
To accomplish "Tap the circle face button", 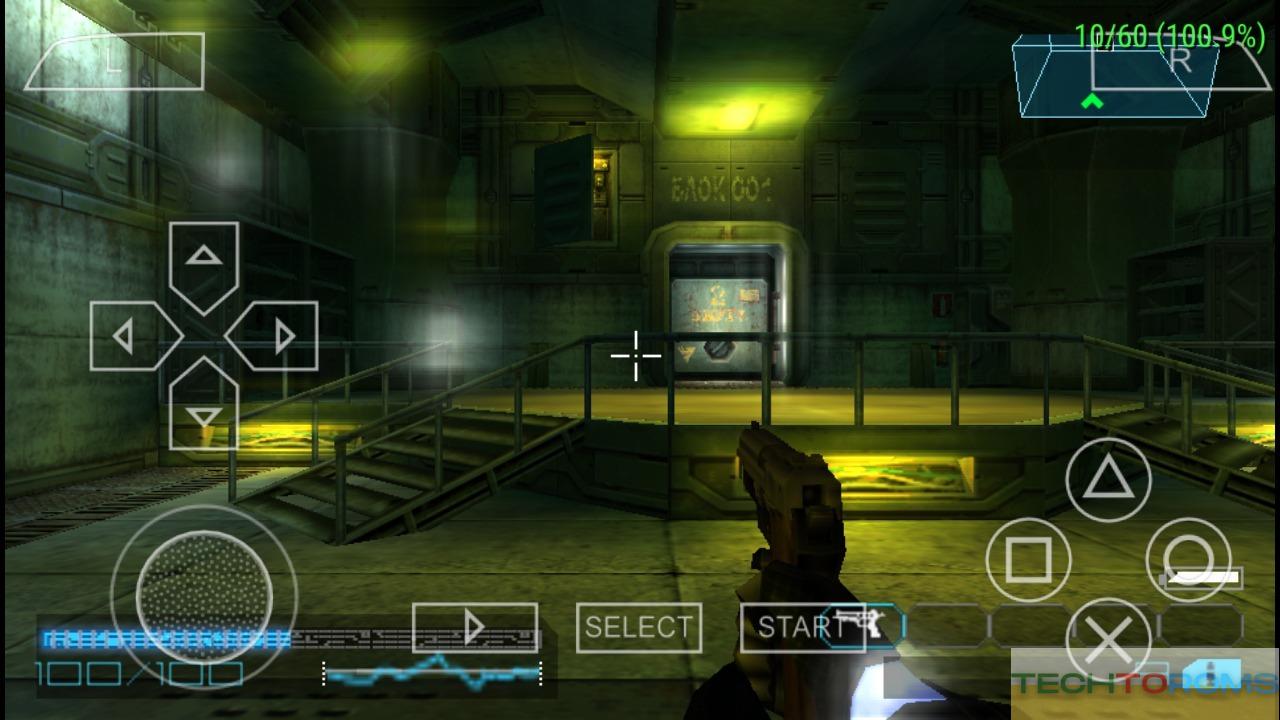I will coord(1188,560).
